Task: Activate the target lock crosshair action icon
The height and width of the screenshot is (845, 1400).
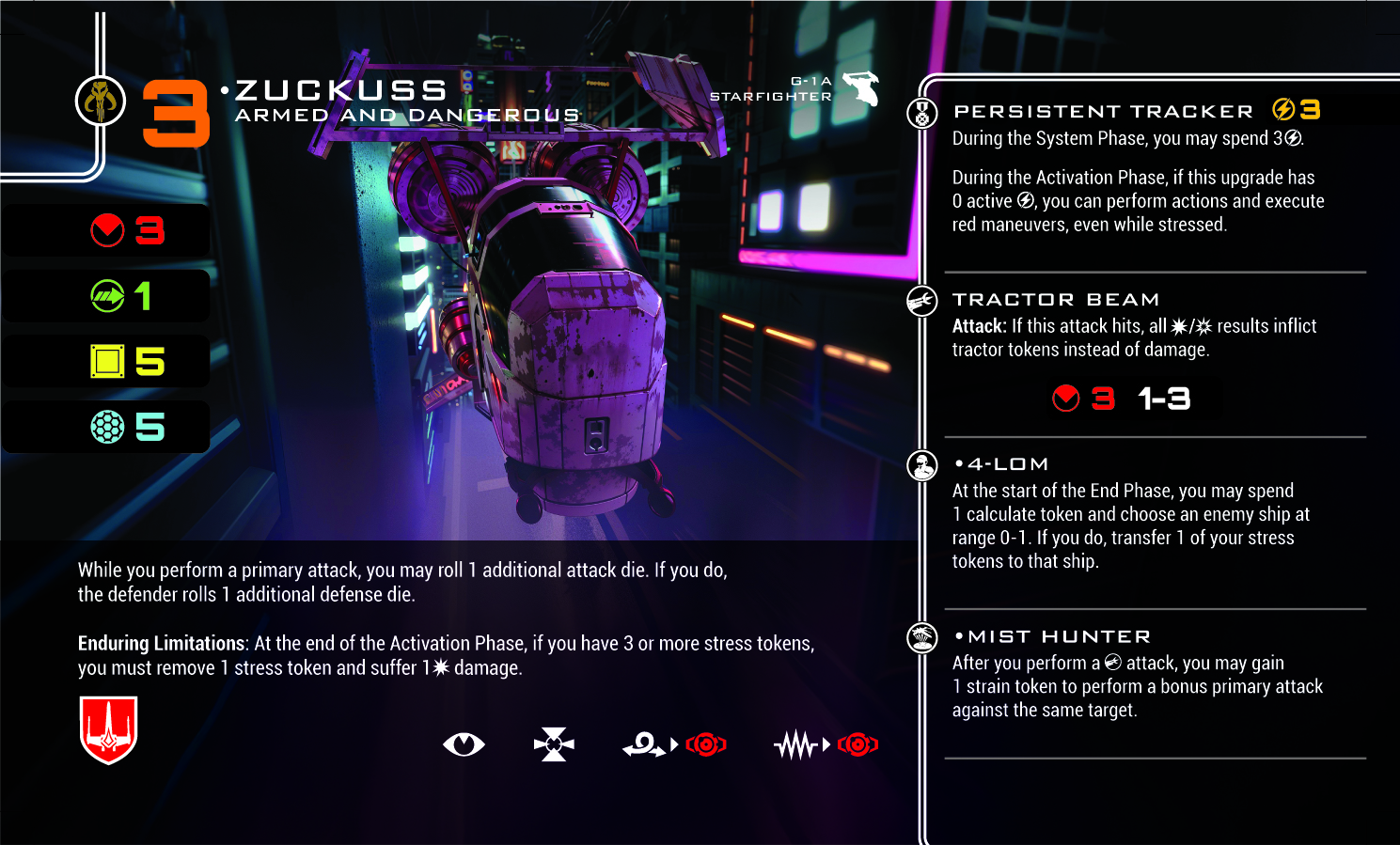Action: [554, 744]
